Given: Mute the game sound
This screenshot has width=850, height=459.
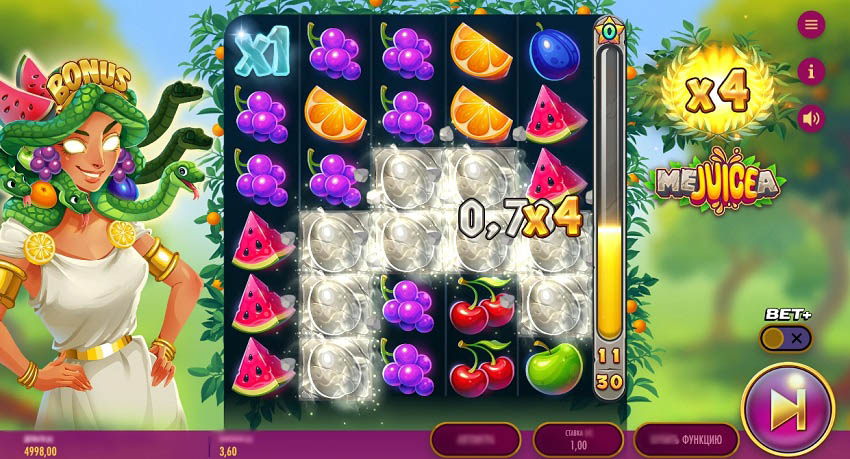Looking at the screenshot, I should 811,118.
